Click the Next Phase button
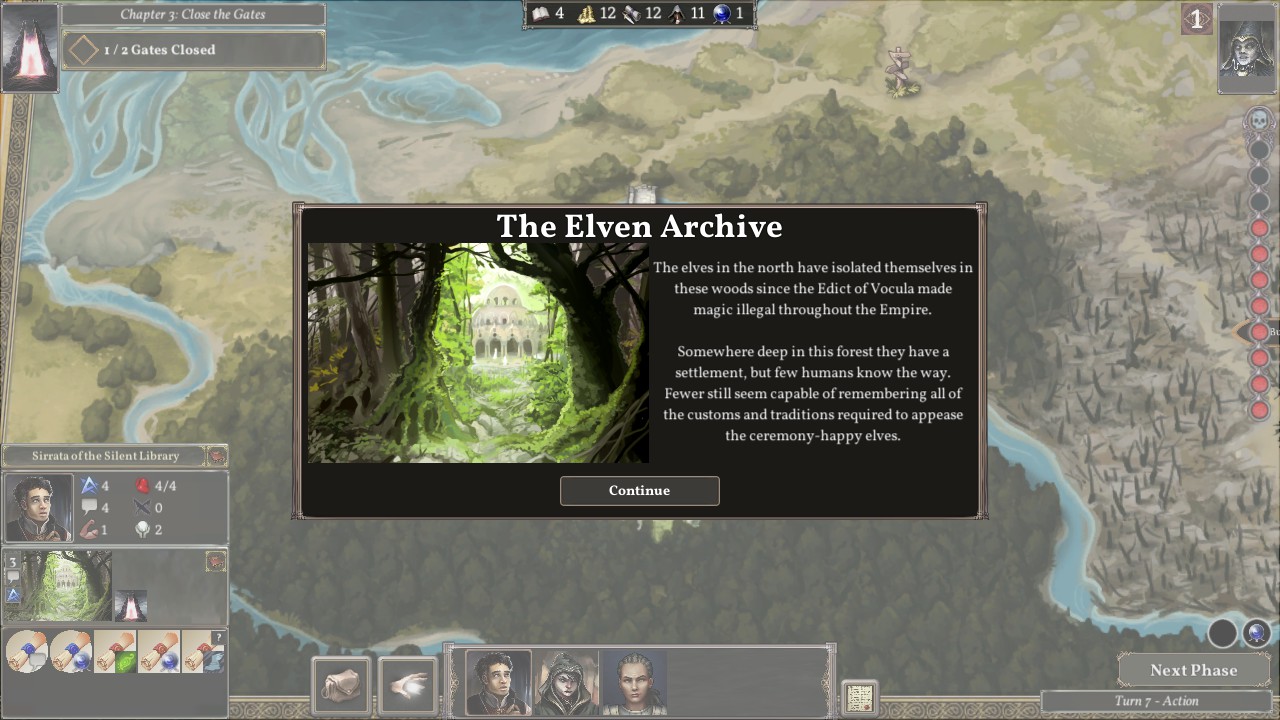 pyautogui.click(x=1192, y=670)
